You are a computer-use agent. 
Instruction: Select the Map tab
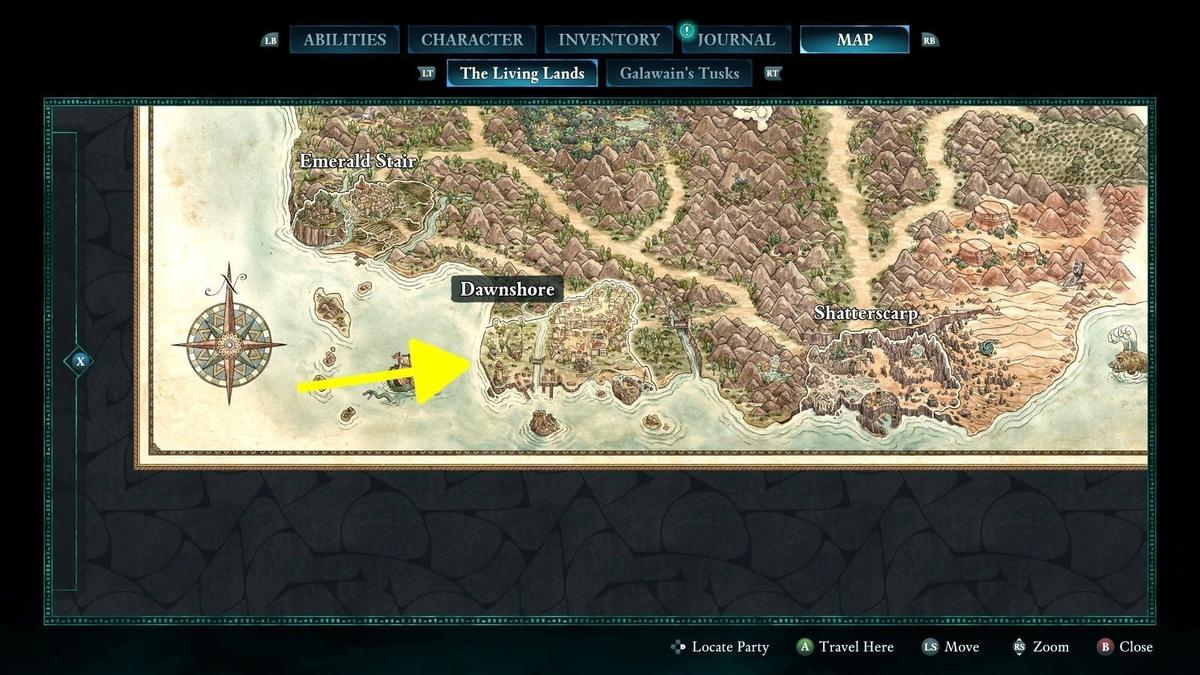(854, 40)
